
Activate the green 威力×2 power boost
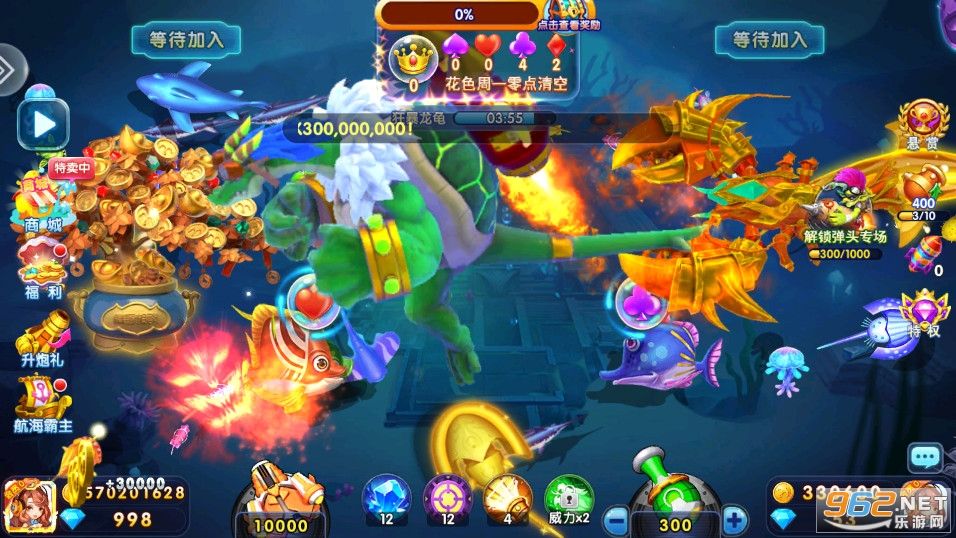pyautogui.click(x=568, y=498)
